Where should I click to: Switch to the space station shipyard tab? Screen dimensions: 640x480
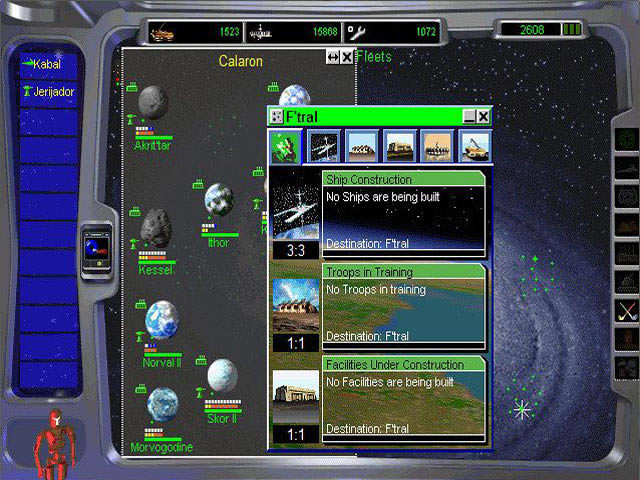pos(324,146)
